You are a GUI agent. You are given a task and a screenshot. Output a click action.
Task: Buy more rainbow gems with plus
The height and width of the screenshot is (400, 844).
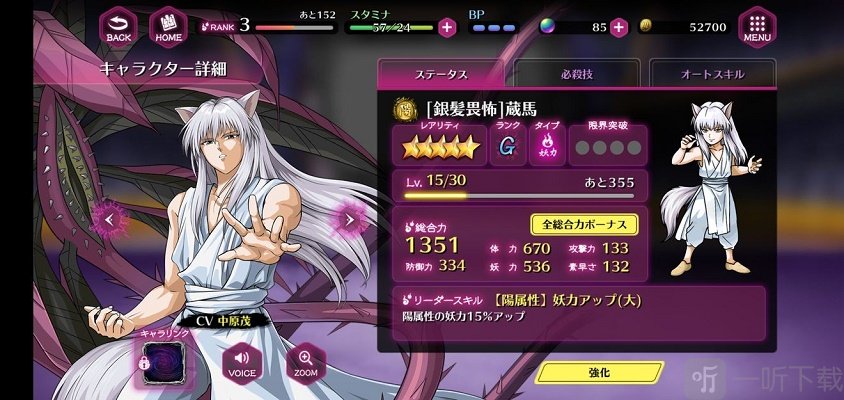619,27
